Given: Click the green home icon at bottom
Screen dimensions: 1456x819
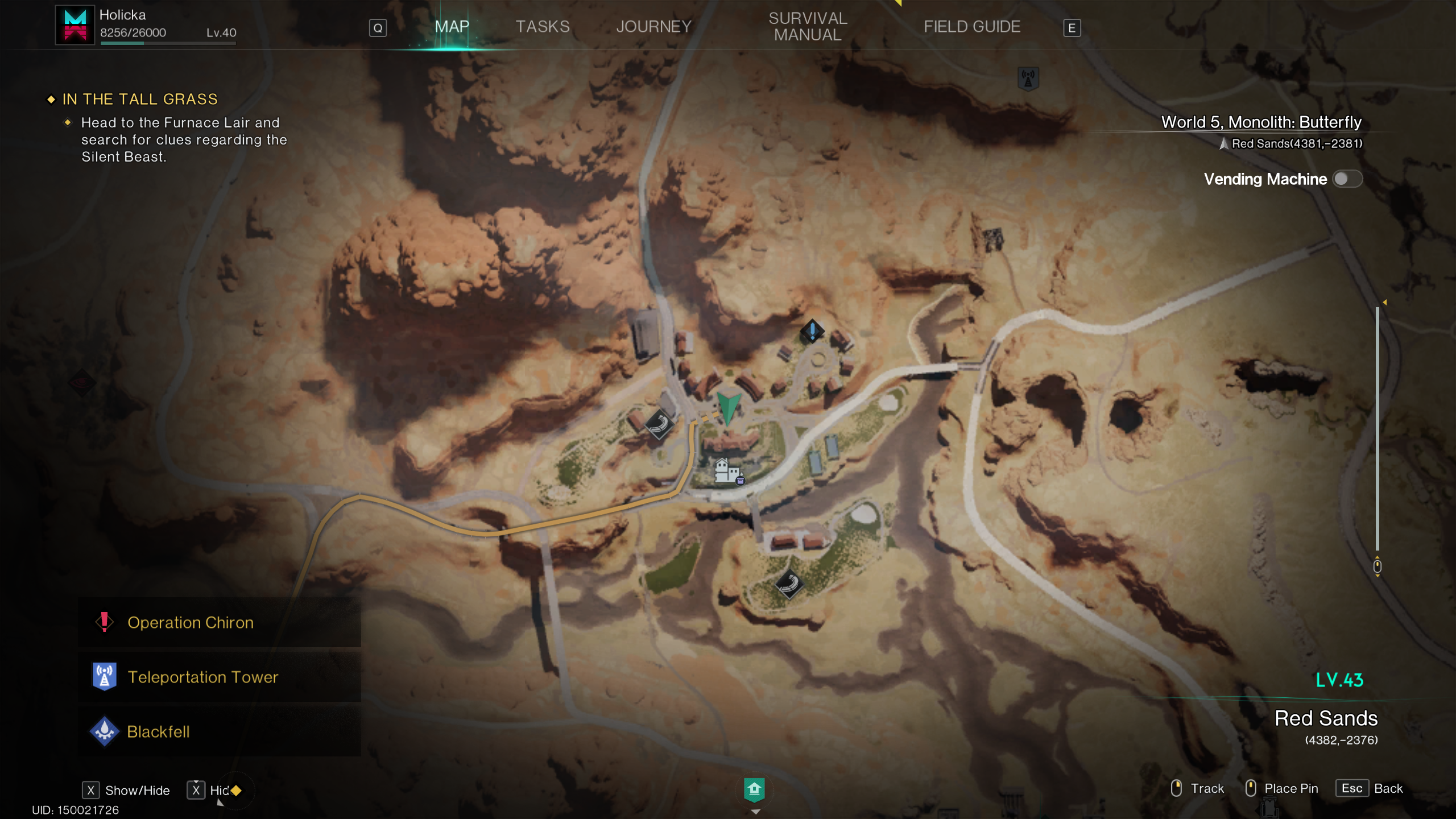Looking at the screenshot, I should [754, 789].
